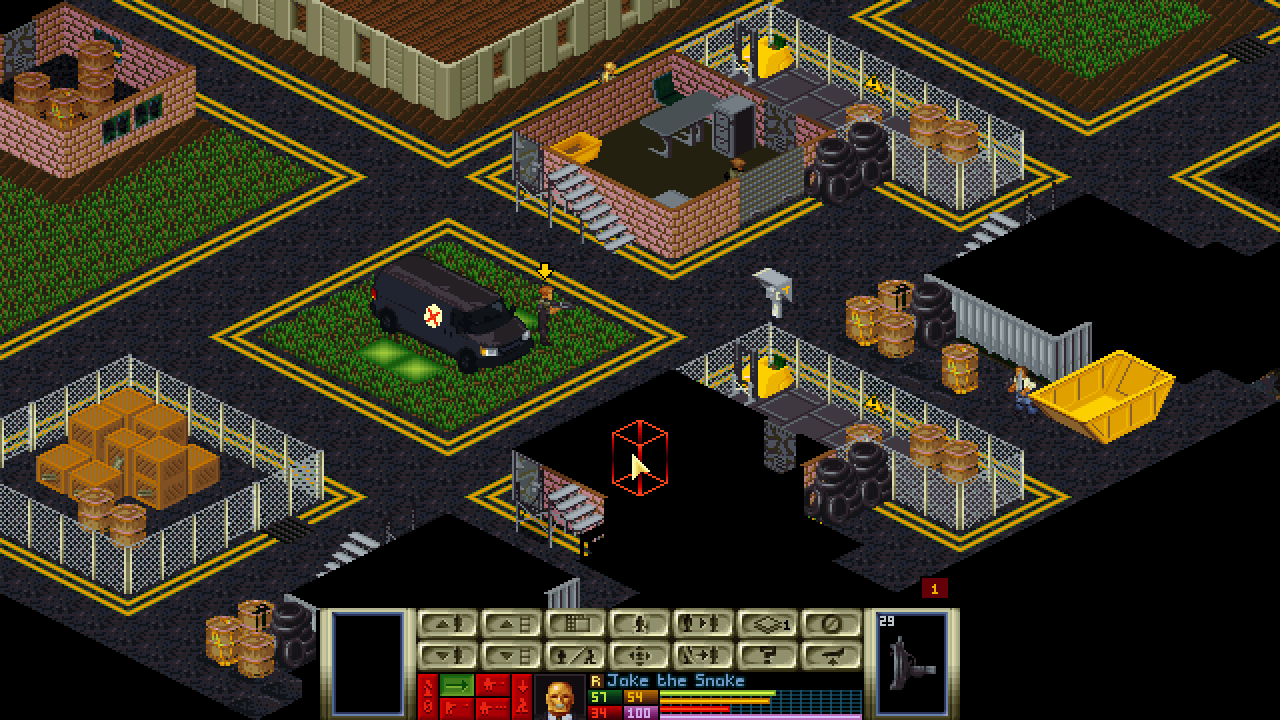The image size is (1280, 720).
Task: Open the grid map overview button
Action: point(575,624)
